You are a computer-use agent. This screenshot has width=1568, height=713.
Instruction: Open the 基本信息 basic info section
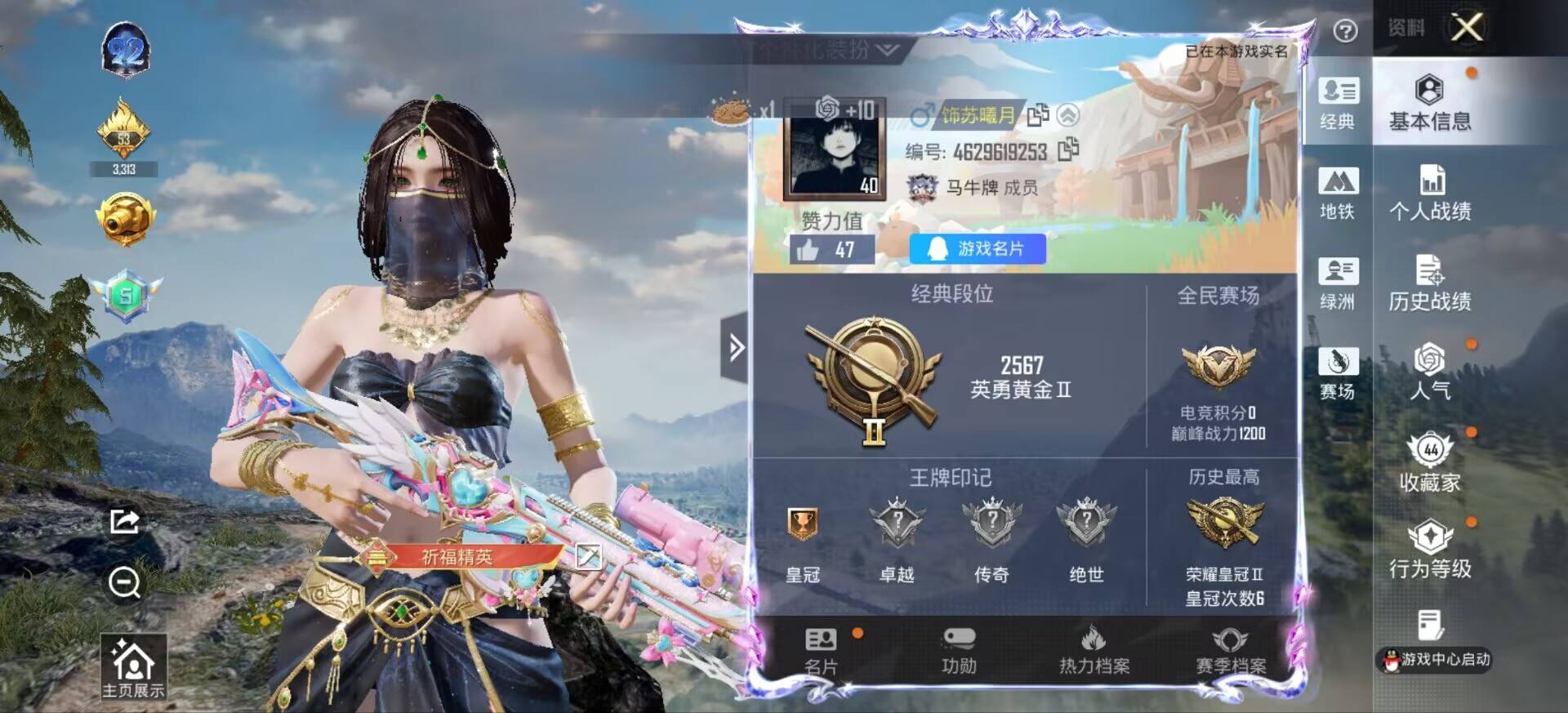pos(1429,103)
